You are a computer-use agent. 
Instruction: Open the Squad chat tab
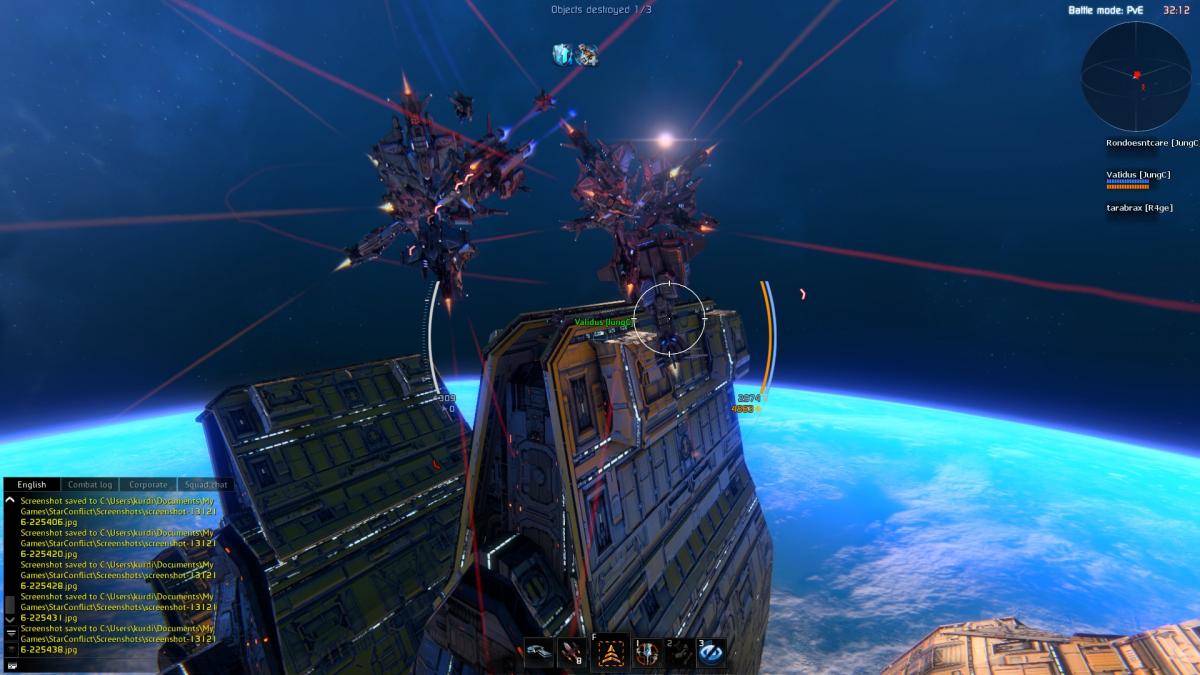pos(206,485)
